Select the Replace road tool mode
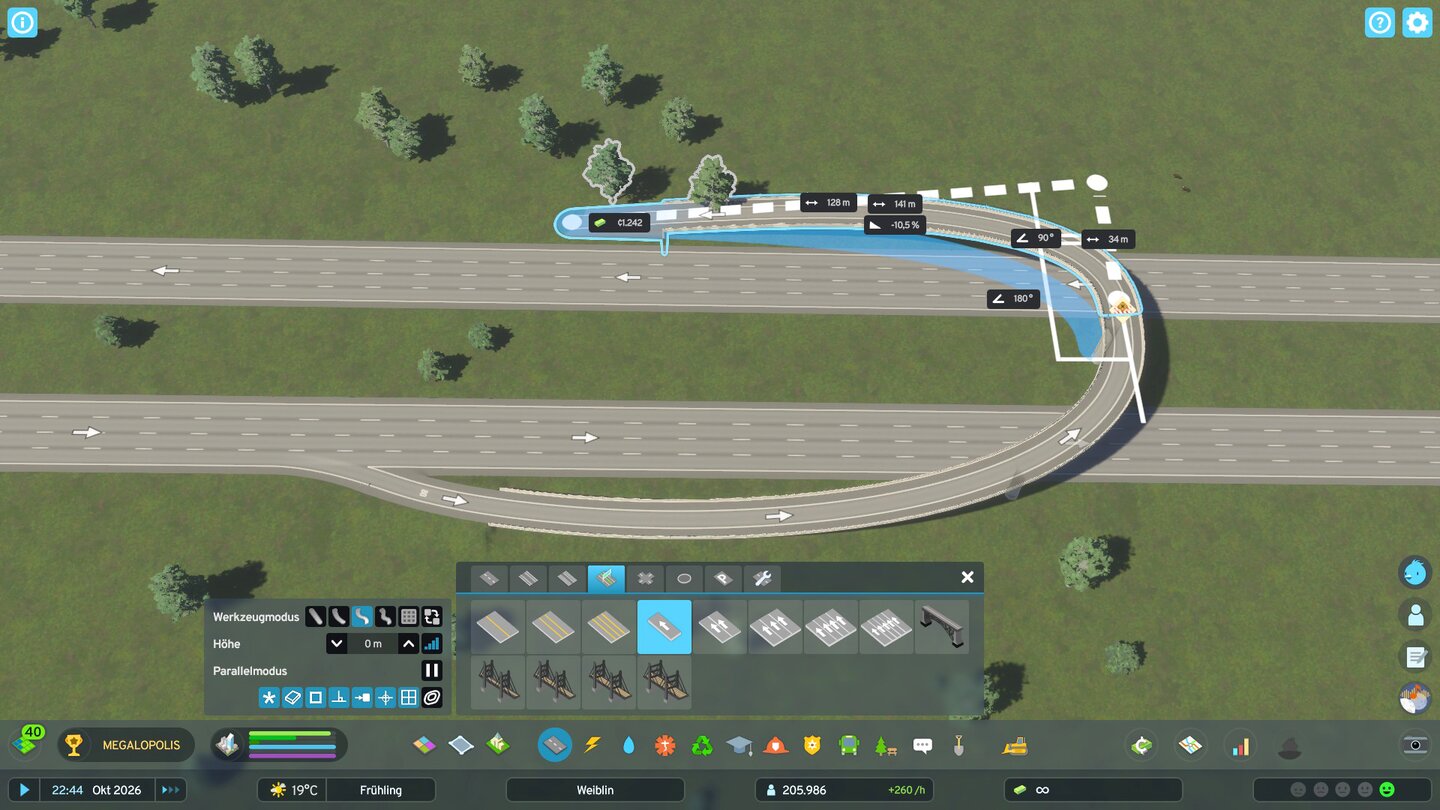This screenshot has width=1440, height=810. [x=430, y=617]
